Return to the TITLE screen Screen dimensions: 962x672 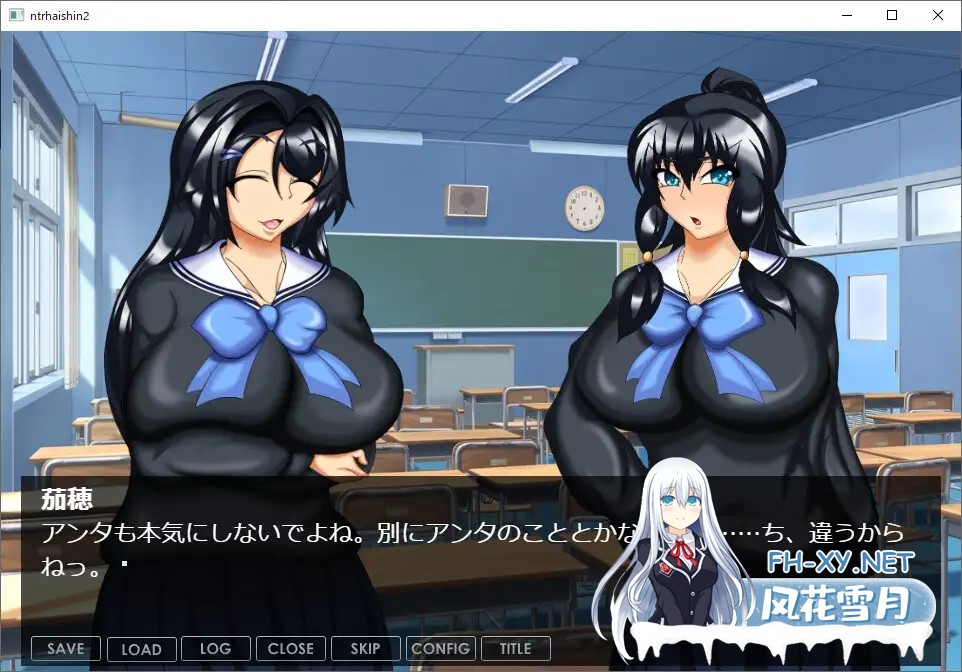click(x=515, y=648)
